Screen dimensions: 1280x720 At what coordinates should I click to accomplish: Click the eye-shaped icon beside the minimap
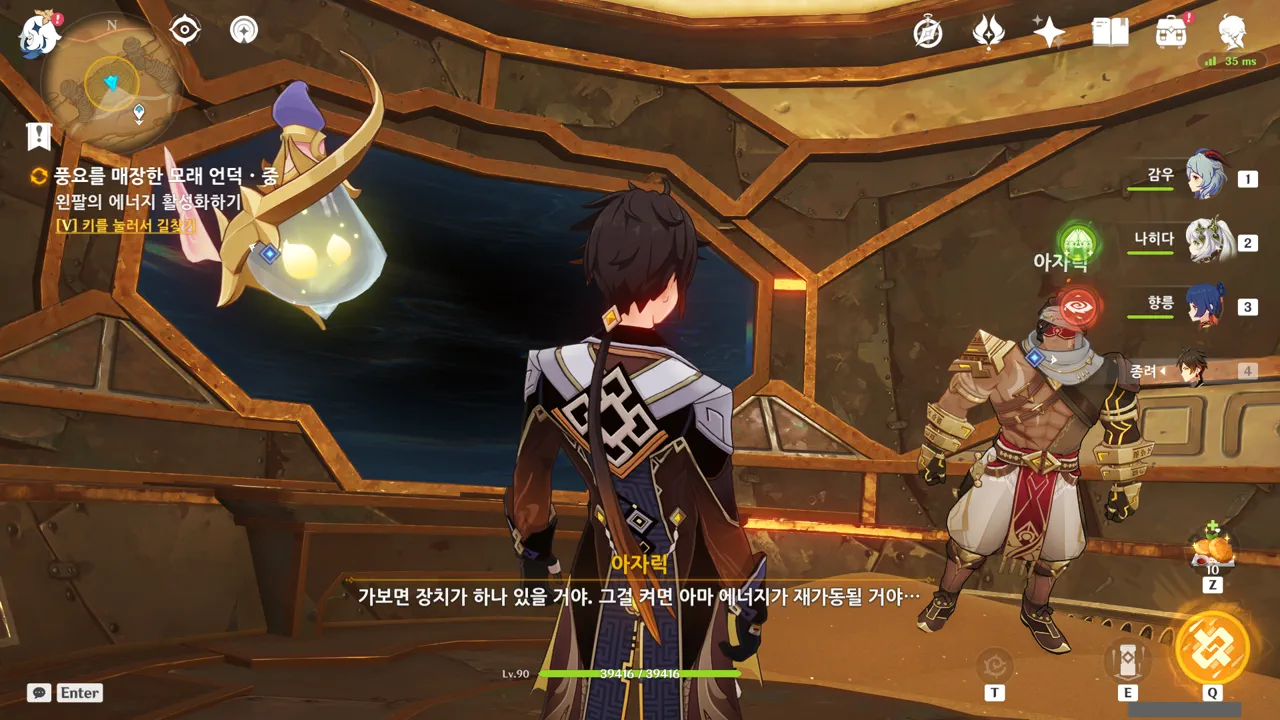click(x=185, y=30)
